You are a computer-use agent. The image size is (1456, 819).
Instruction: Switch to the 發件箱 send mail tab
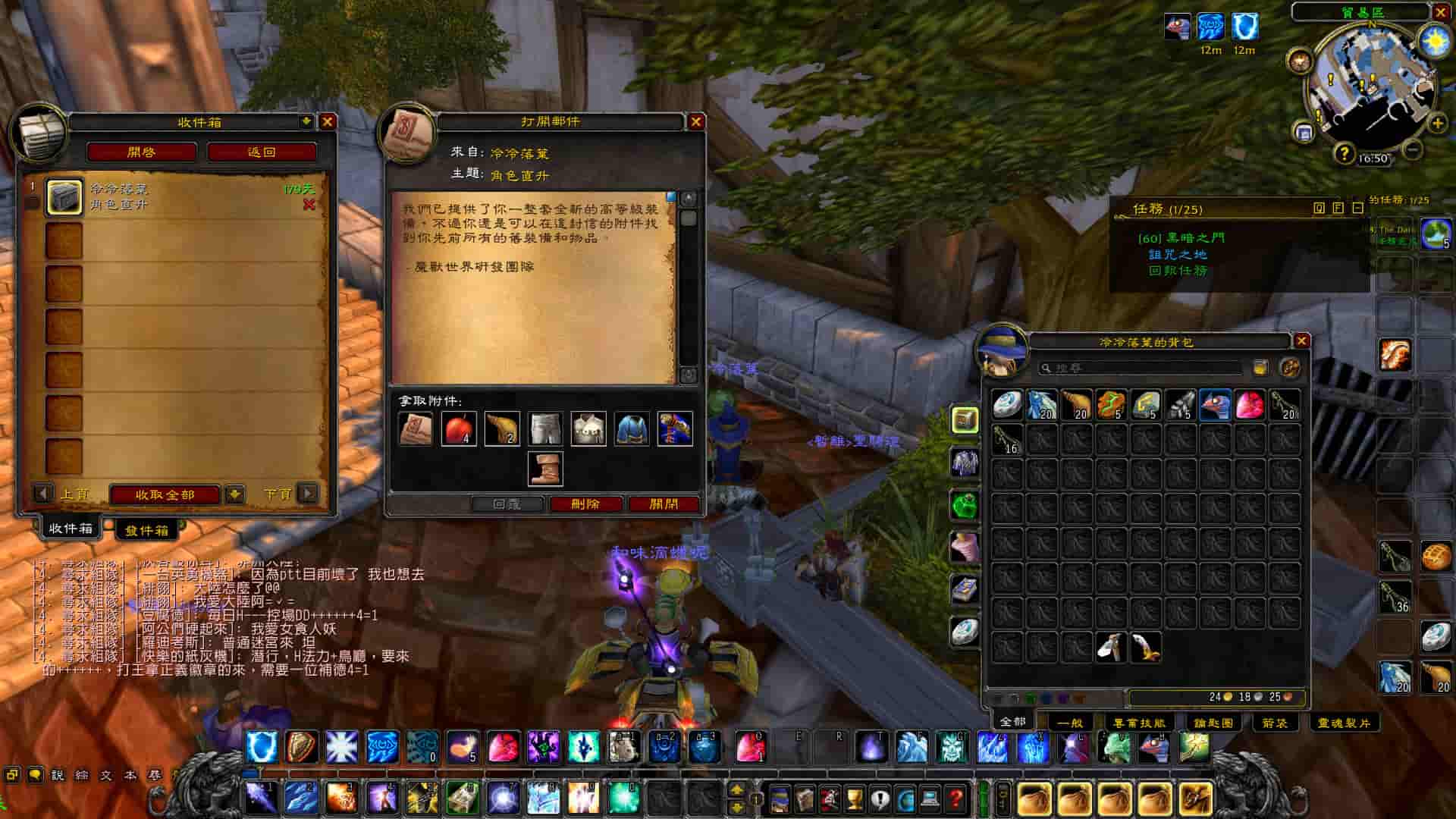pyautogui.click(x=147, y=530)
